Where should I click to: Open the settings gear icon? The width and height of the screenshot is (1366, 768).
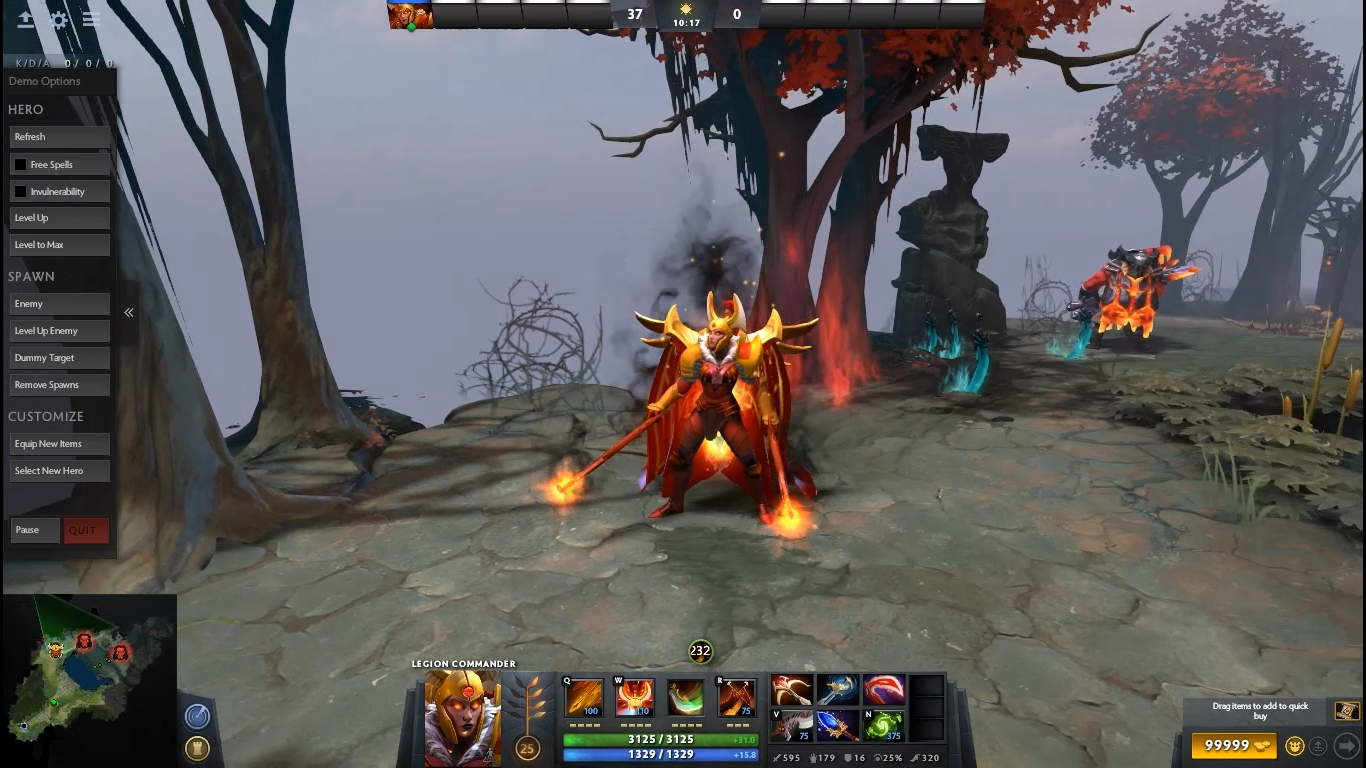pos(58,19)
